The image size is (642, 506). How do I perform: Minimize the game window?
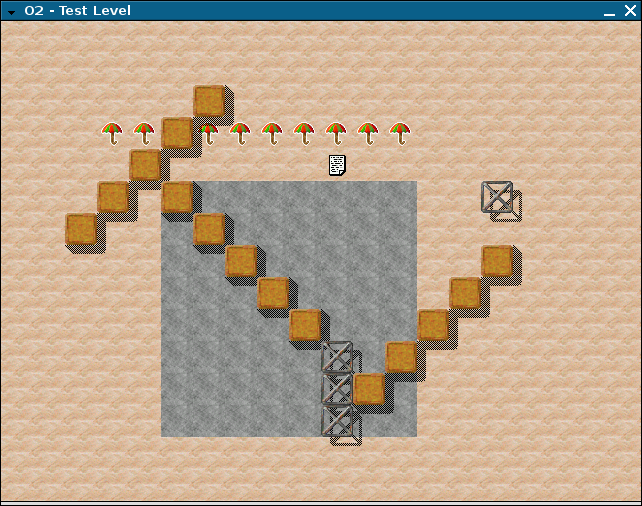[608, 11]
